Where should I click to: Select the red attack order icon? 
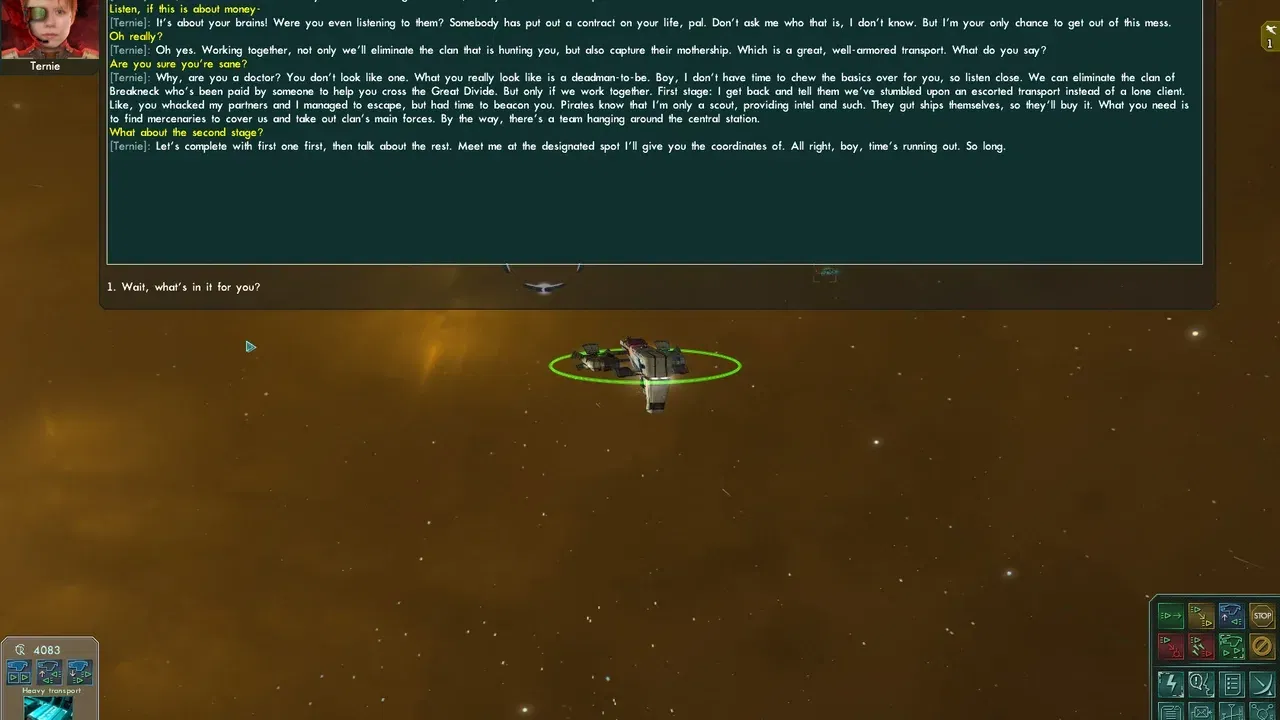coord(1170,646)
